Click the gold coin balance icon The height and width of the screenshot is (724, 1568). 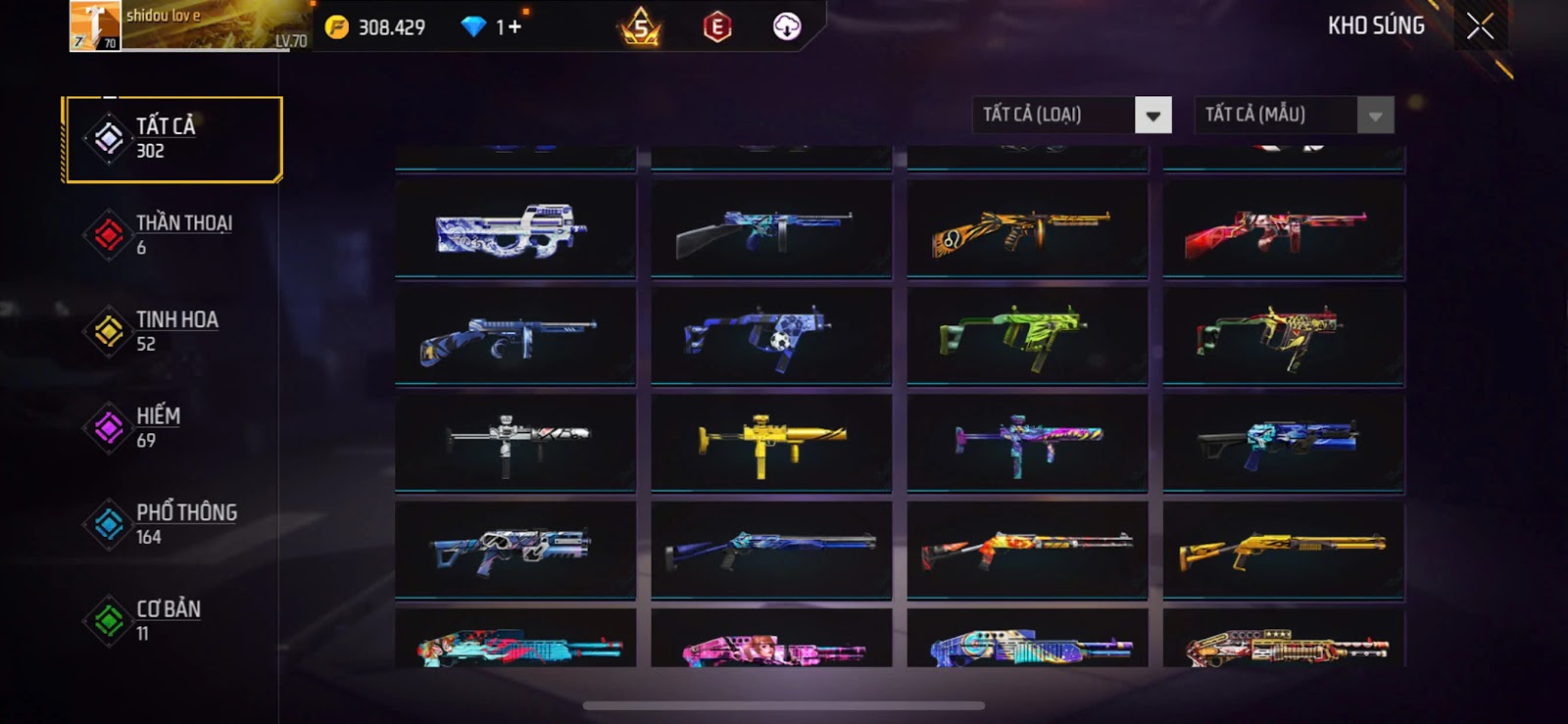[337, 27]
